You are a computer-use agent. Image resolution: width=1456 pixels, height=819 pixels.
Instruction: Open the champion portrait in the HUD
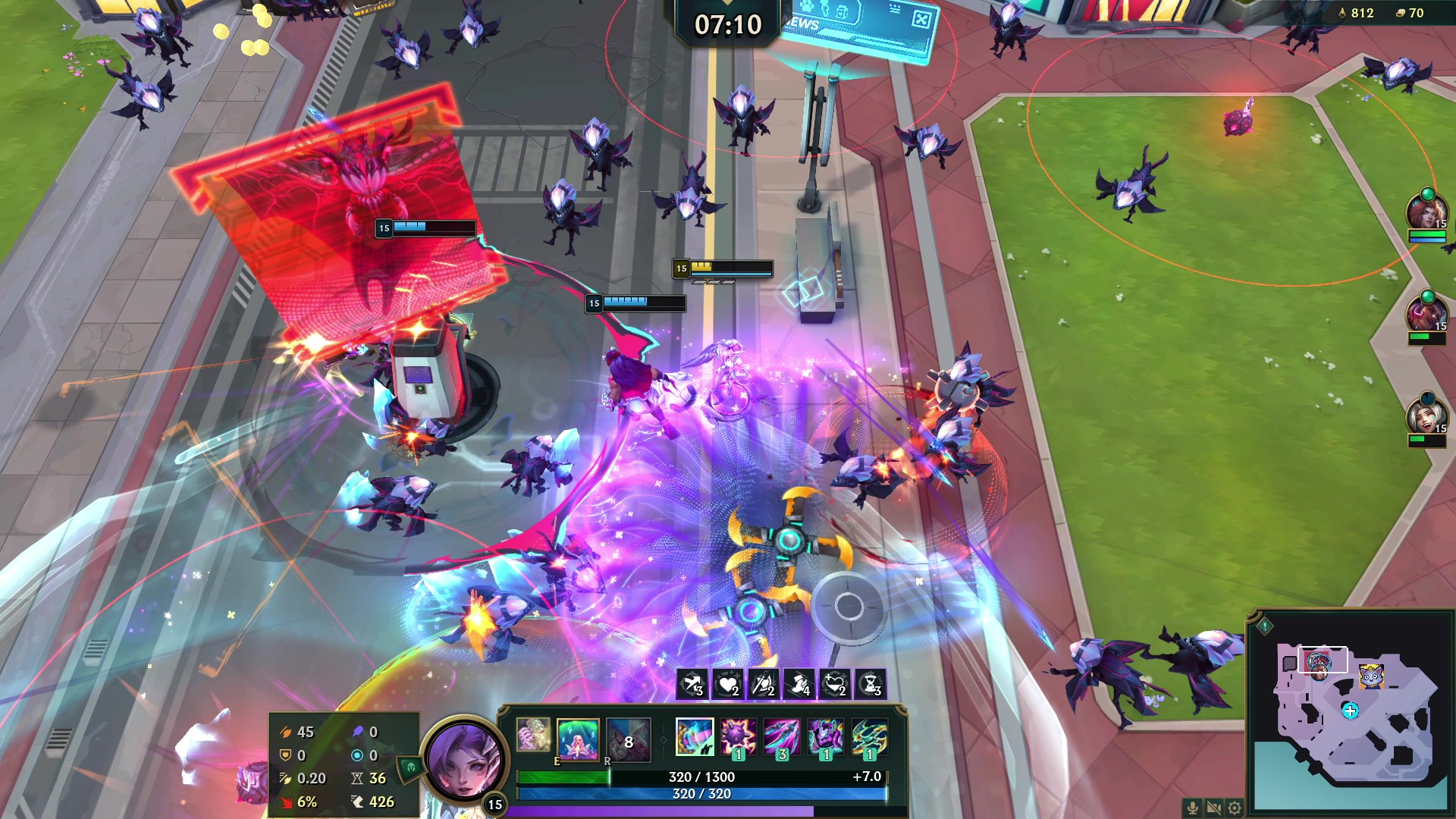tap(463, 758)
